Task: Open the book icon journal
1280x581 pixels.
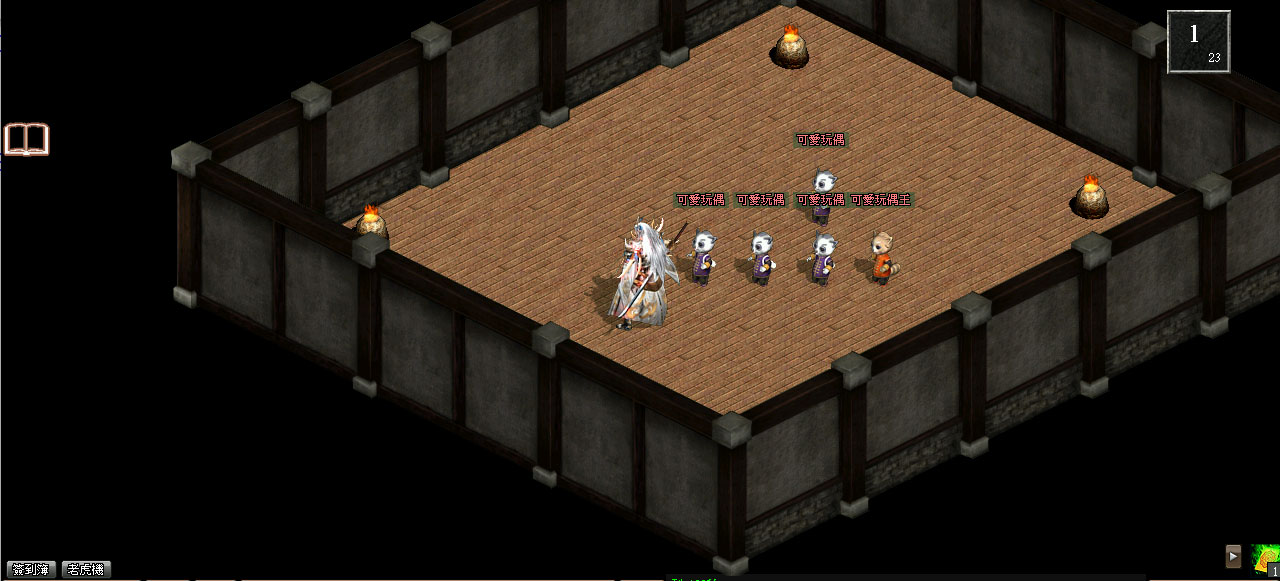Action: (x=27, y=139)
